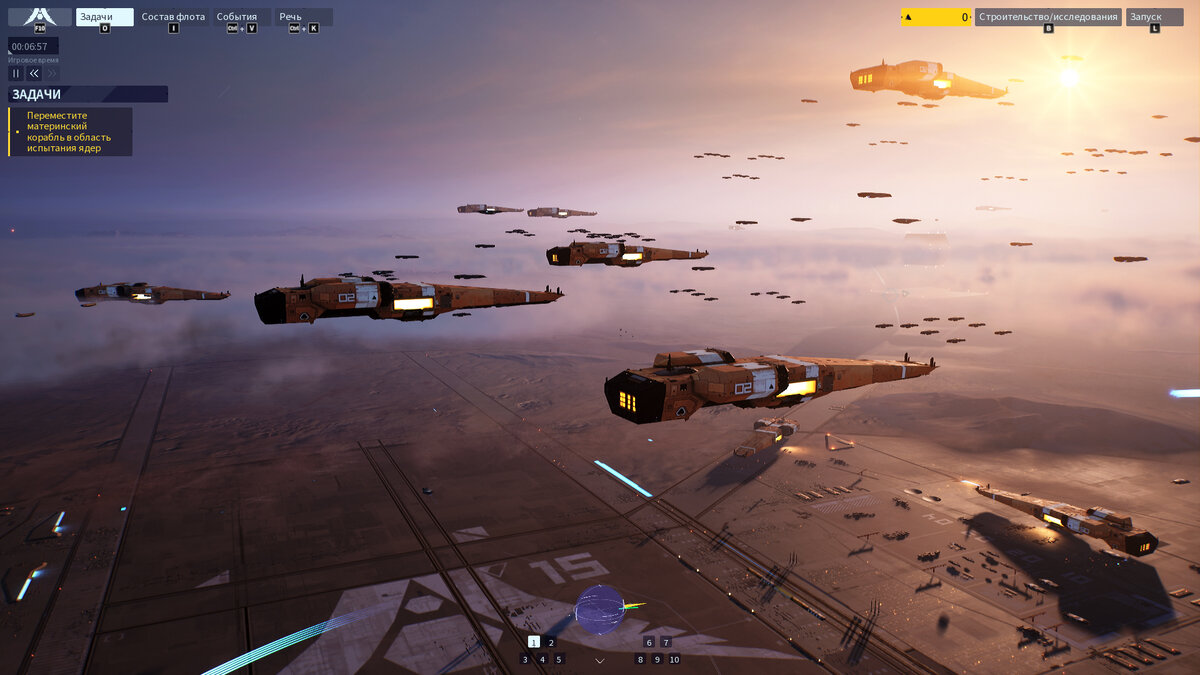Collapse the bottom panel with the down chevron

[x=600, y=660]
